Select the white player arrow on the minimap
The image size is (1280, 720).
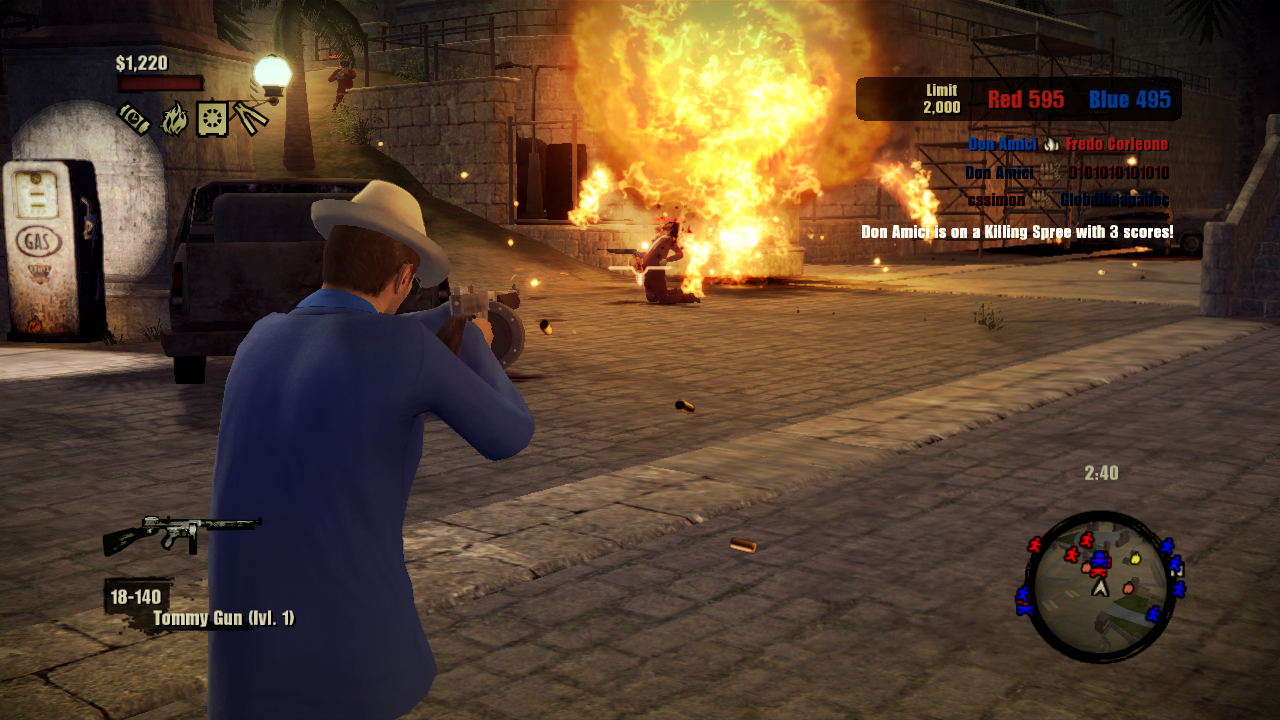(x=1101, y=588)
